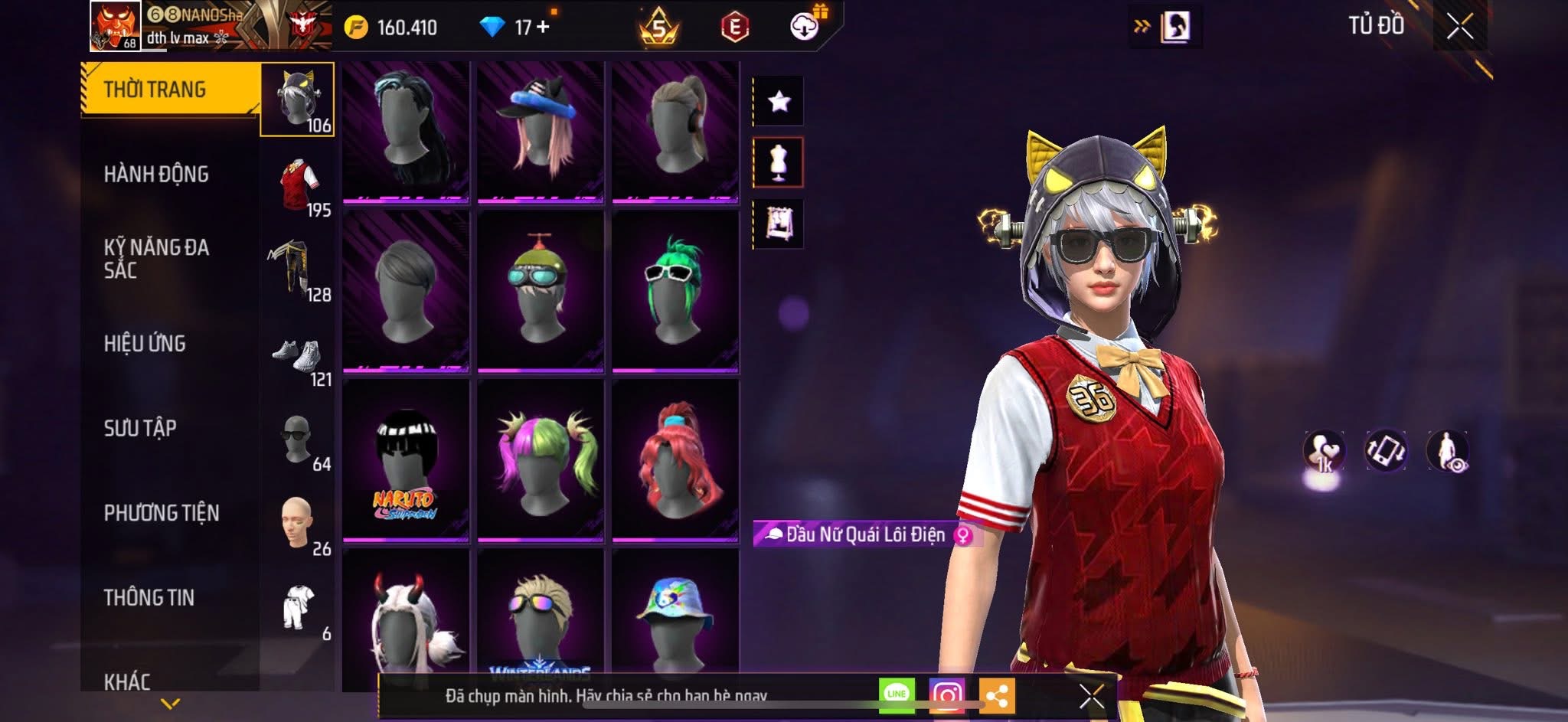Select the red curly ponytail hair

tap(675, 461)
